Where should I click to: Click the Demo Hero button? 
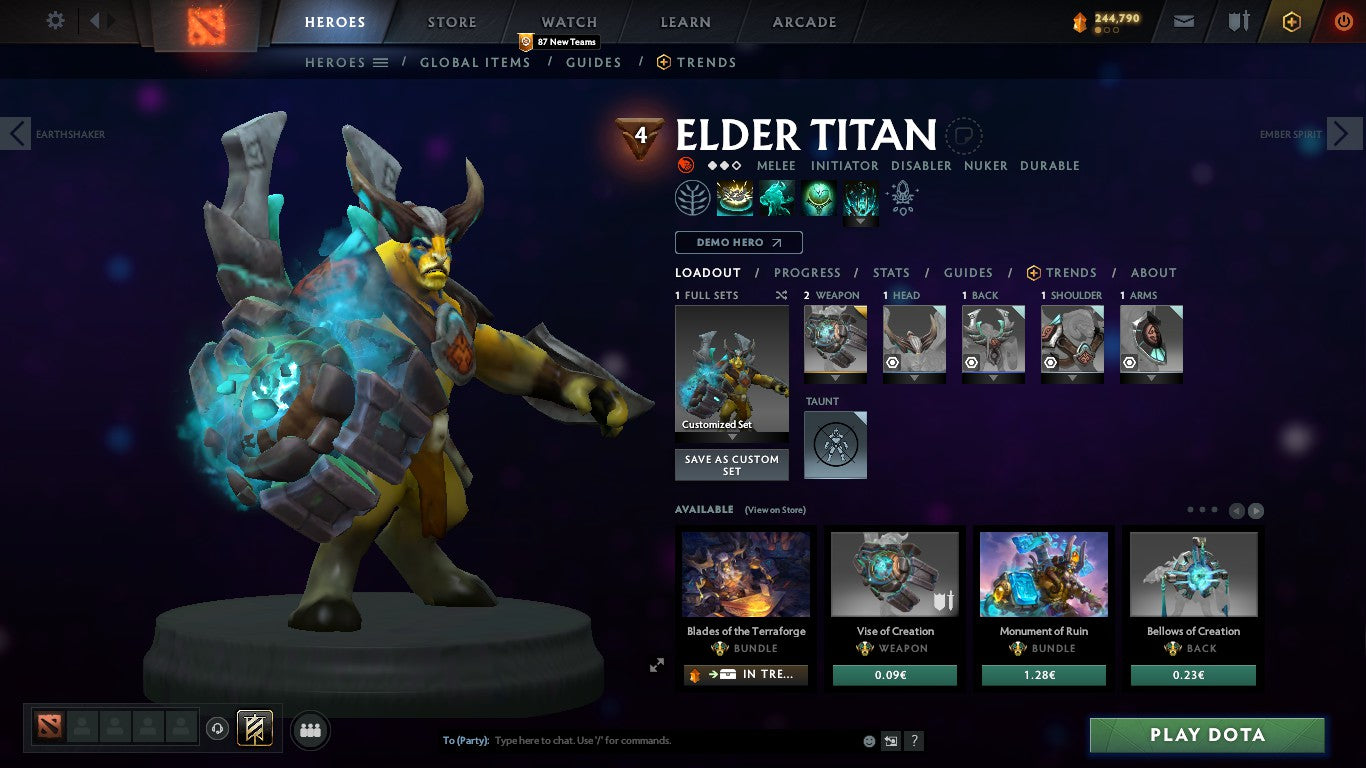pyautogui.click(x=738, y=242)
